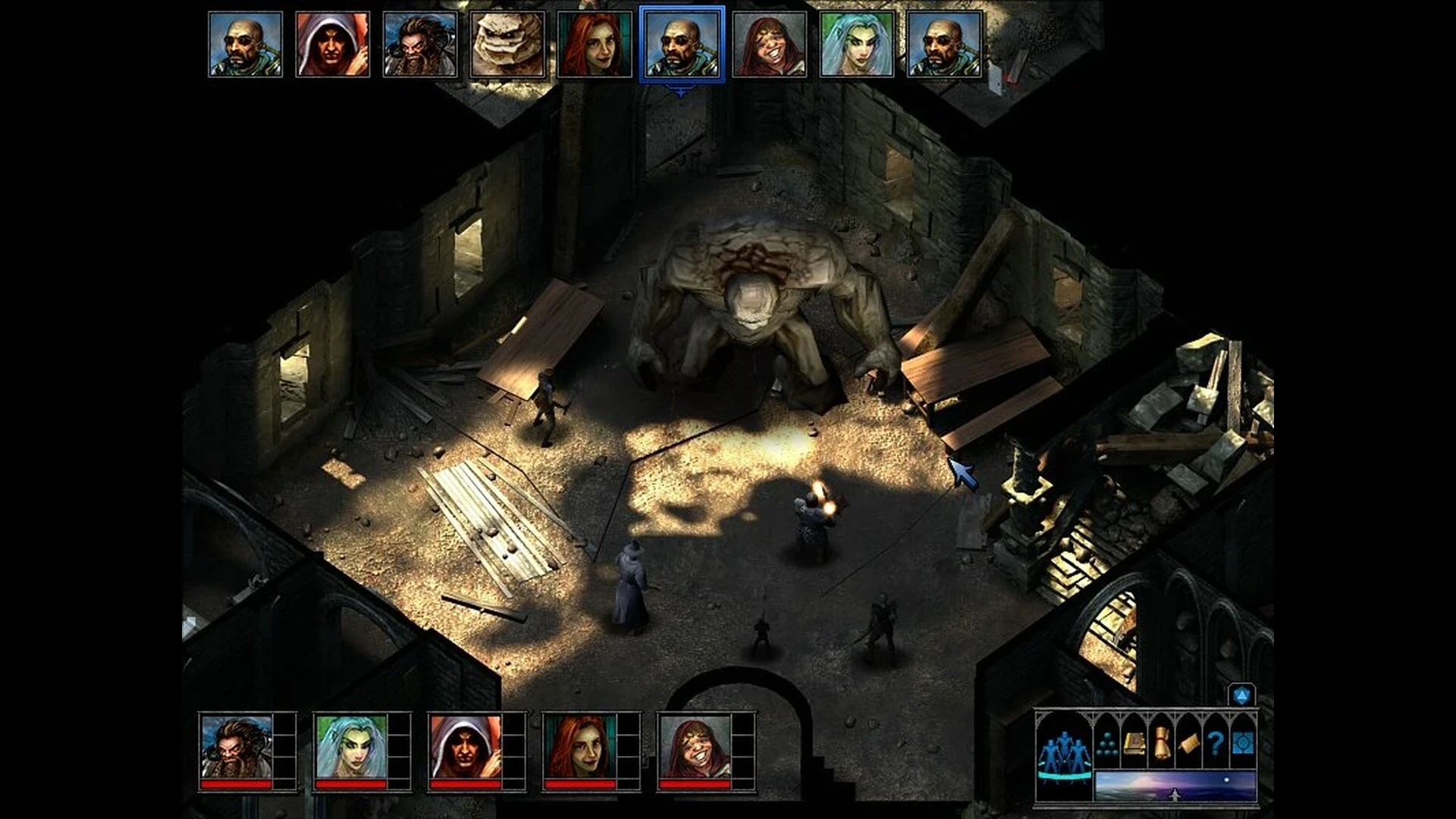
Task: Open the blue gear options icon
Action: 1242,744
